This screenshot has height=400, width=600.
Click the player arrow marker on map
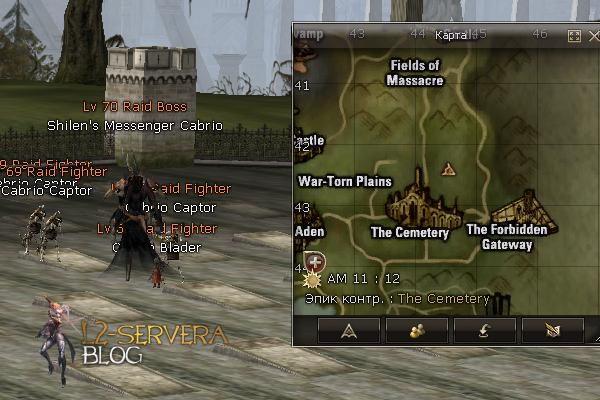pos(449,168)
